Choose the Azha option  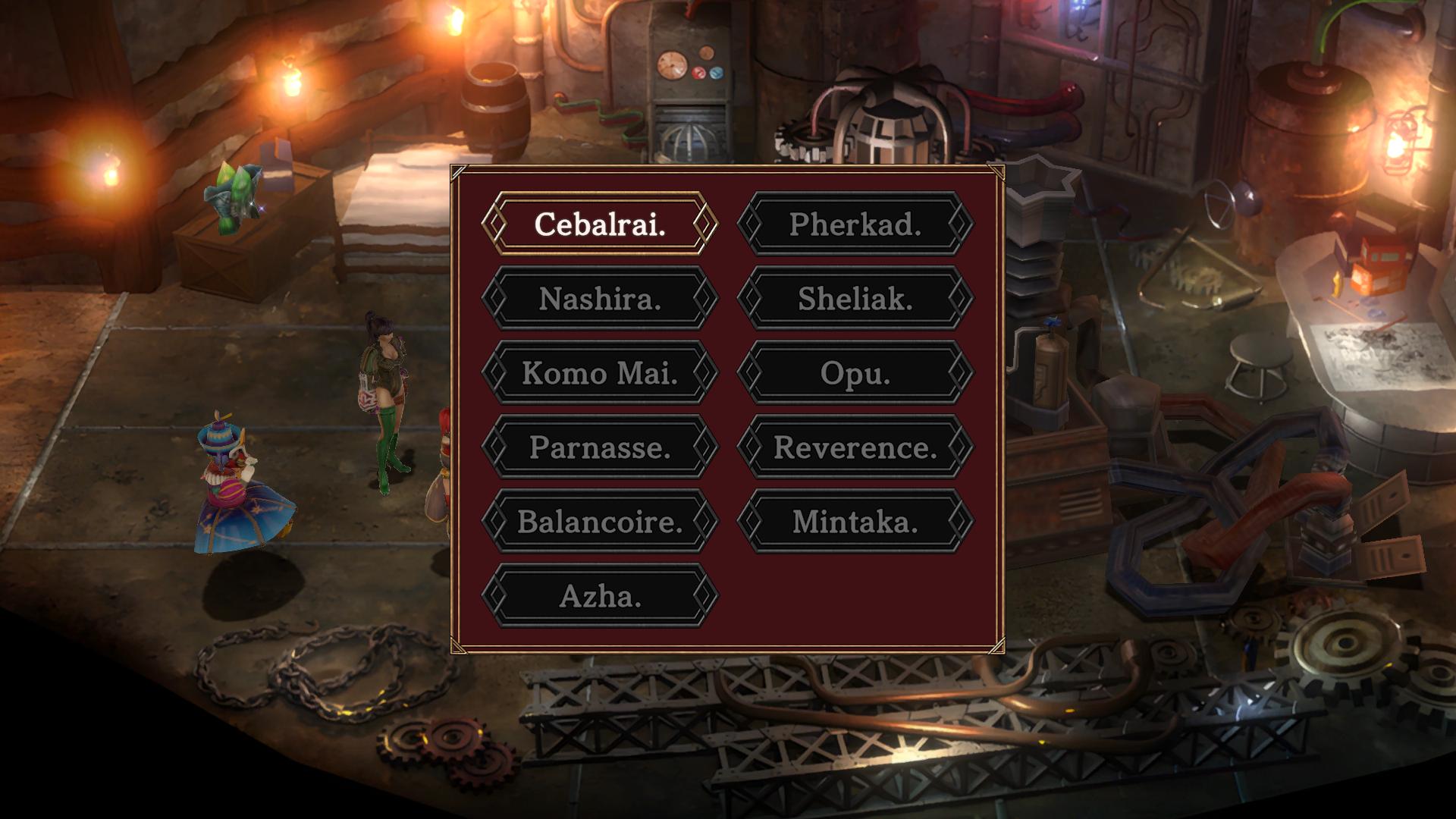click(x=599, y=595)
